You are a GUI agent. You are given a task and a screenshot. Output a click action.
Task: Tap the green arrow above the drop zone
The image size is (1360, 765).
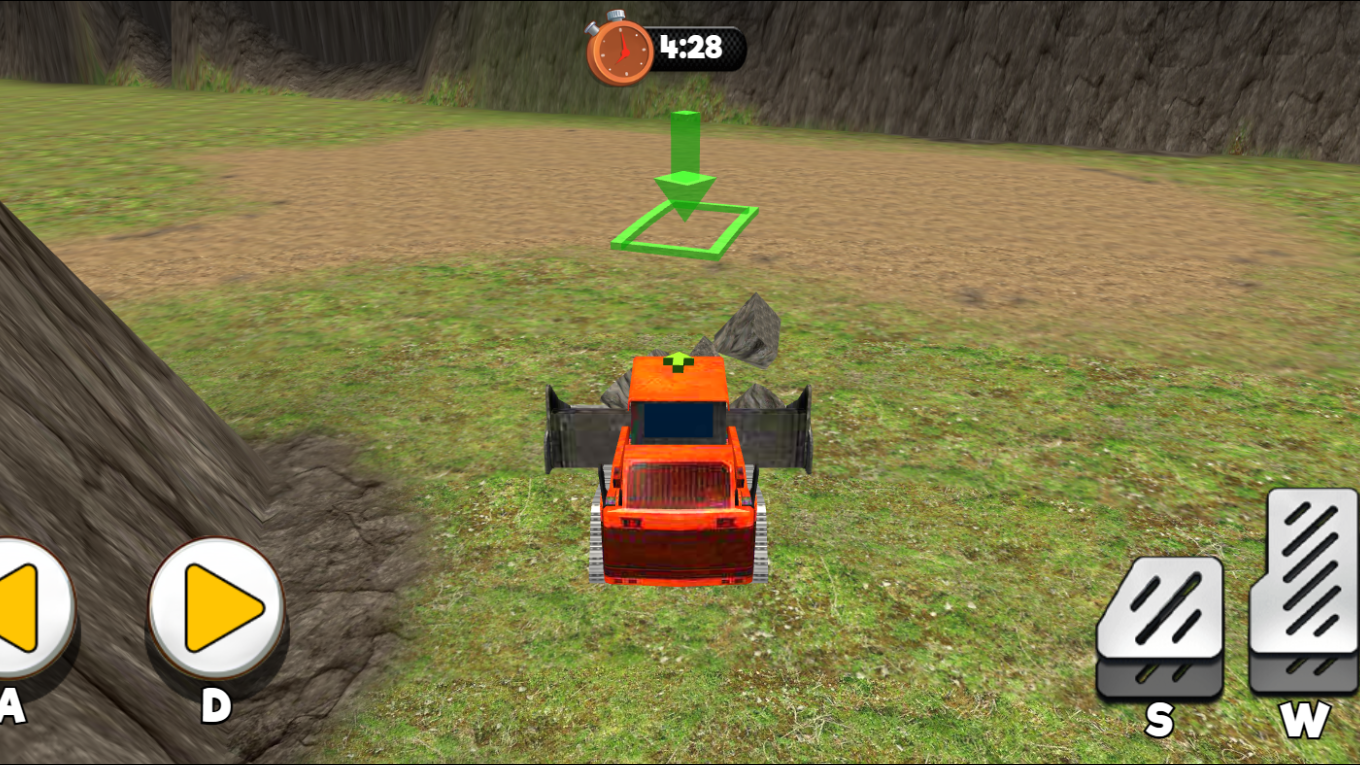[x=685, y=150]
